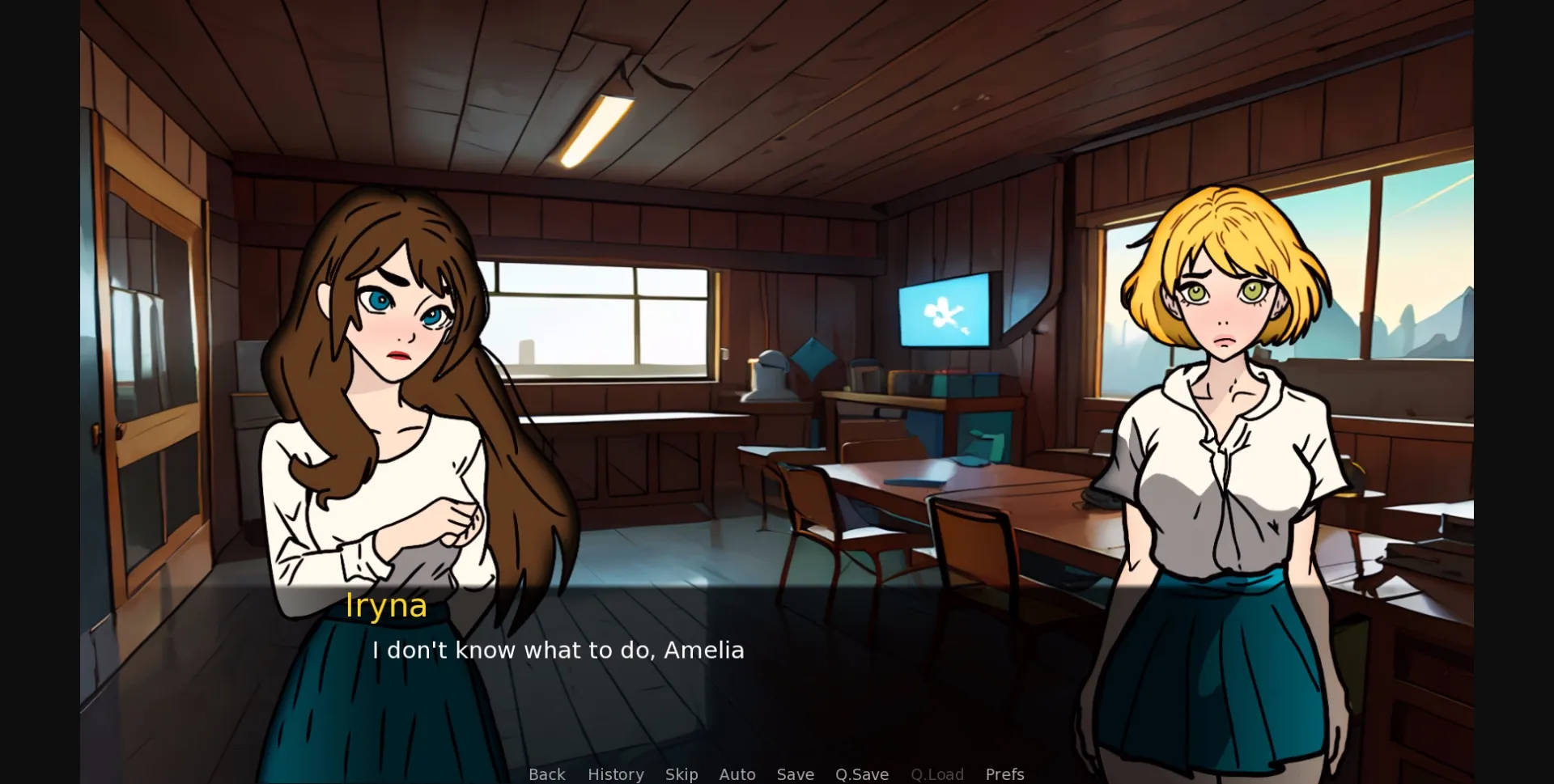The width and height of the screenshot is (1554, 784).
Task: Enable Skip mode
Action: coord(681,773)
